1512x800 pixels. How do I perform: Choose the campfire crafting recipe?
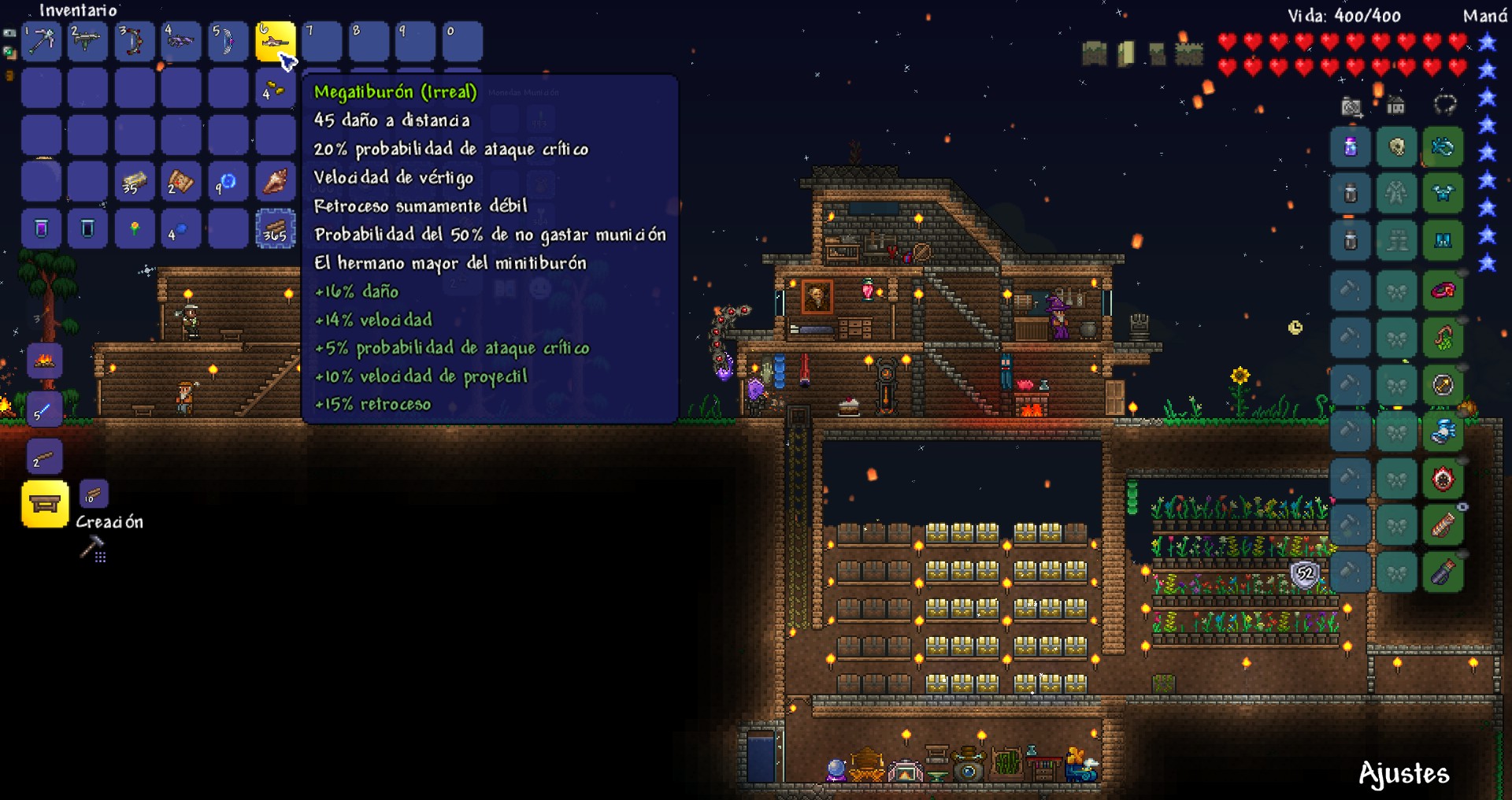[x=45, y=361]
